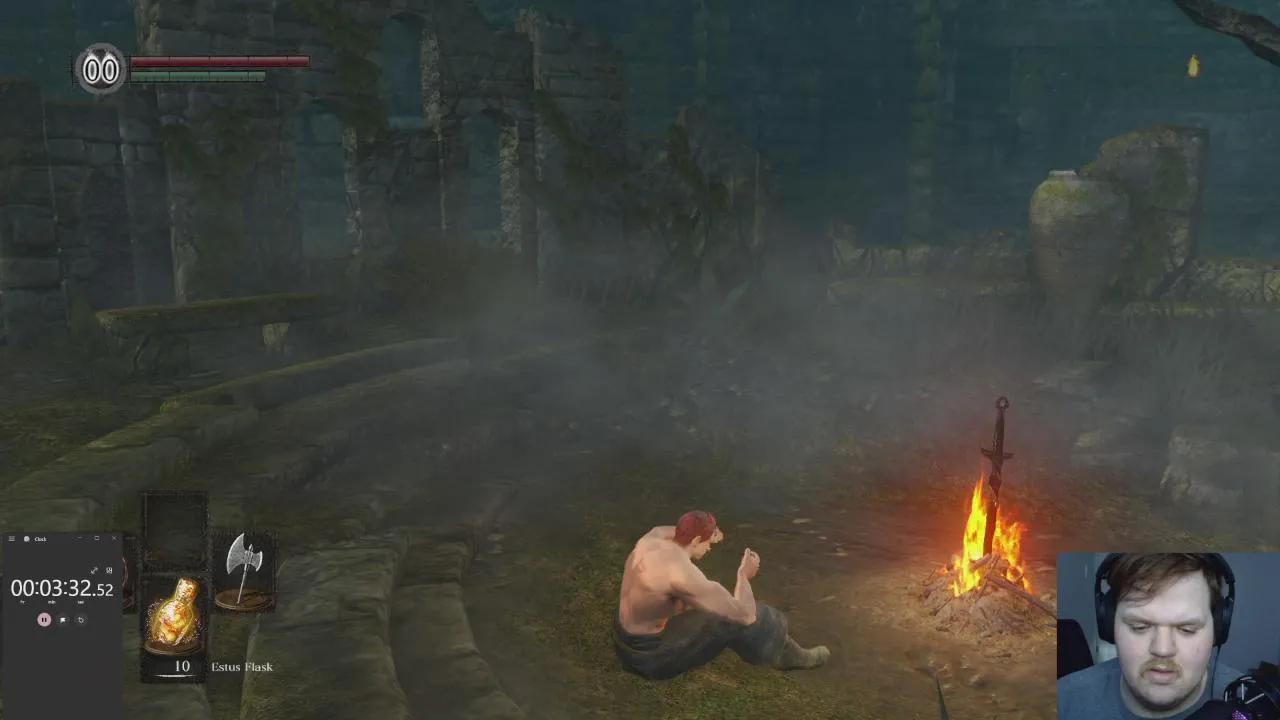Pause the running stopwatch

click(44, 620)
